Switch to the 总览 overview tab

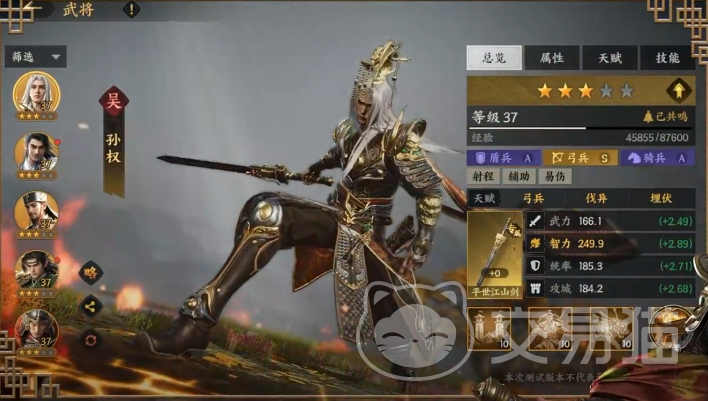494,58
